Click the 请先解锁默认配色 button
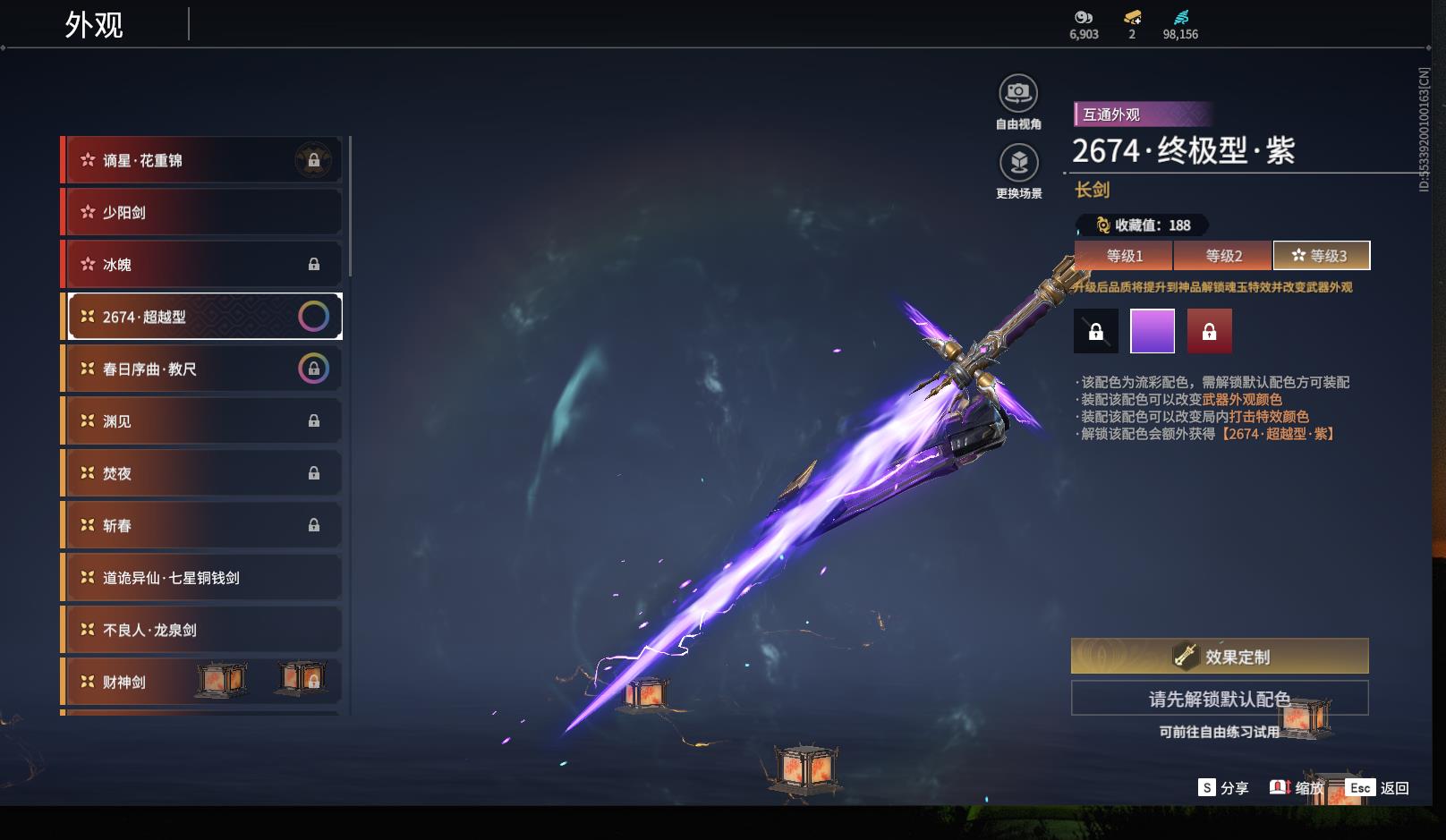This screenshot has height=840, width=1446. click(x=1220, y=699)
